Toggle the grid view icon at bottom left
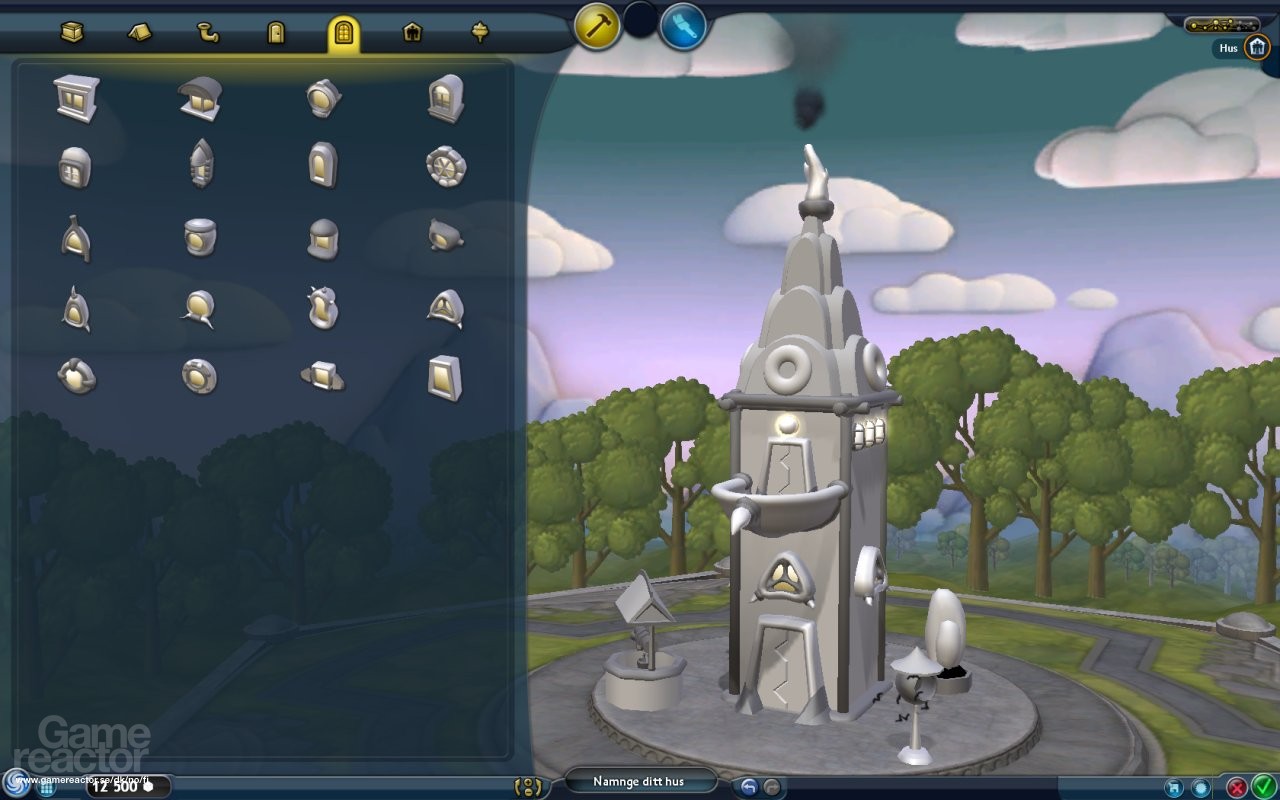Image resolution: width=1280 pixels, height=800 pixels. coord(46,789)
